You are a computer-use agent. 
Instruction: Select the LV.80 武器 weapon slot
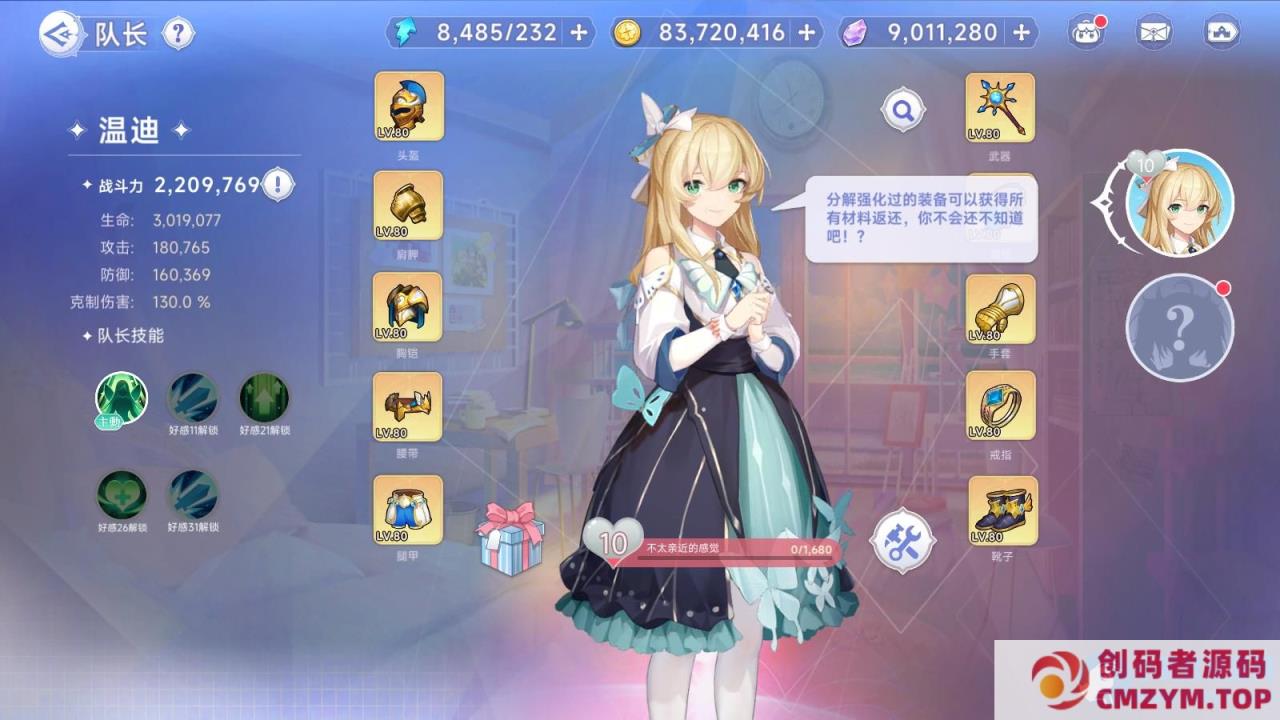(1001, 107)
